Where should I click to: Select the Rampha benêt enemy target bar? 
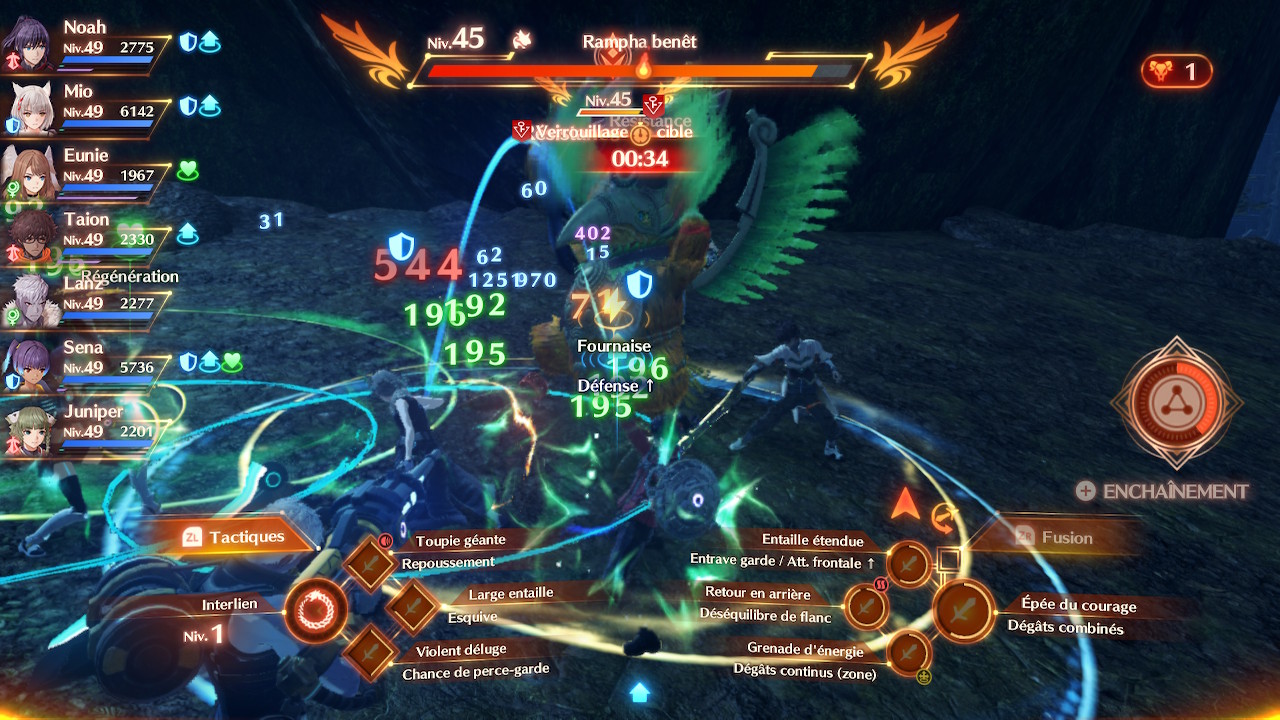pos(640,71)
